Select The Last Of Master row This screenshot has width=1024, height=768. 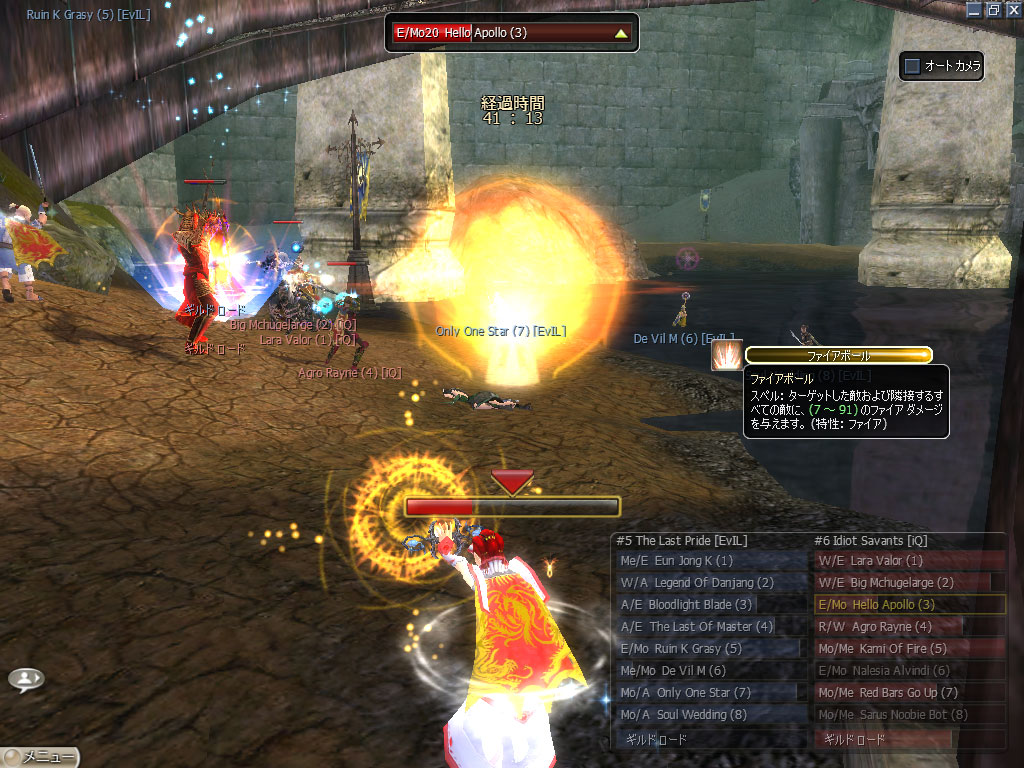point(710,627)
